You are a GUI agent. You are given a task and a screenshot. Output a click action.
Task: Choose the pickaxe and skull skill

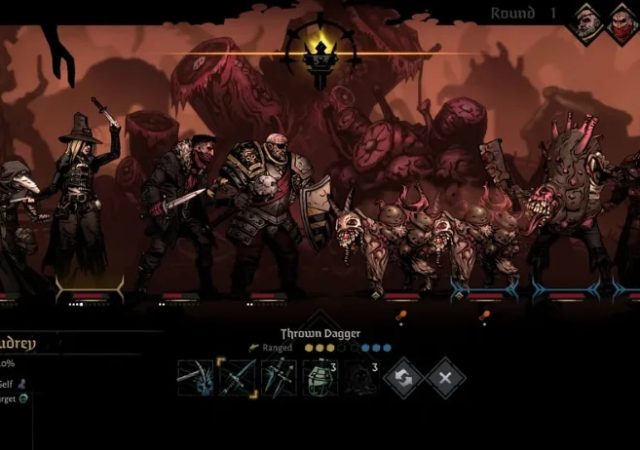tap(195, 378)
